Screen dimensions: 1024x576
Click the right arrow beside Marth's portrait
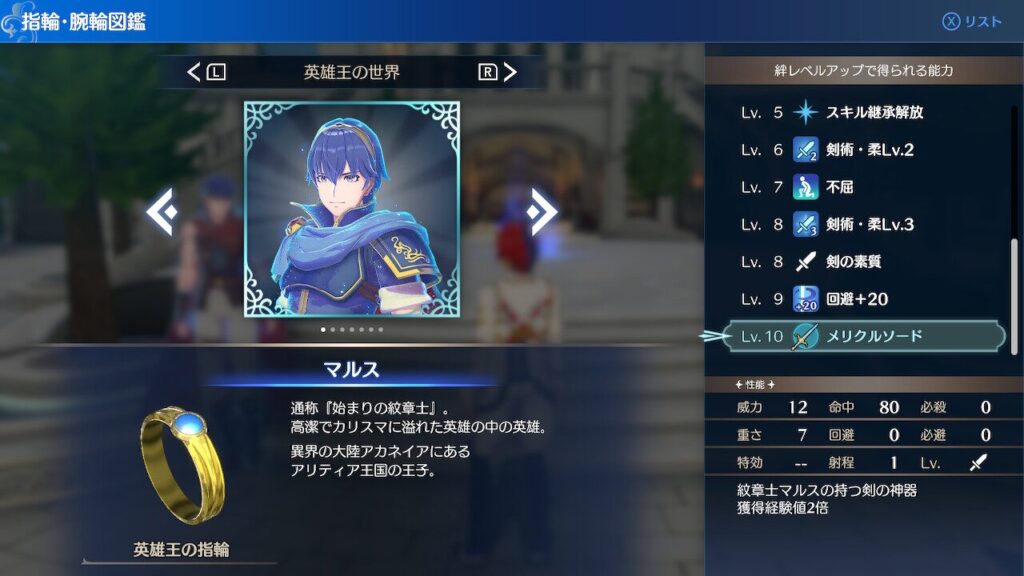(x=543, y=211)
